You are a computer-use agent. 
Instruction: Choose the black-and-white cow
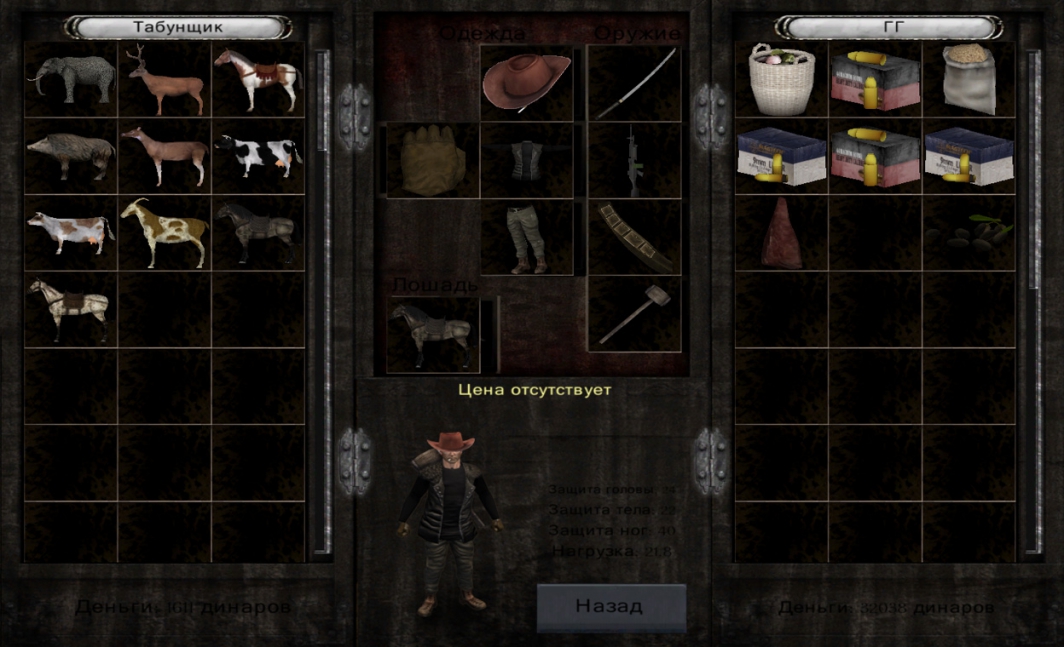(258, 156)
